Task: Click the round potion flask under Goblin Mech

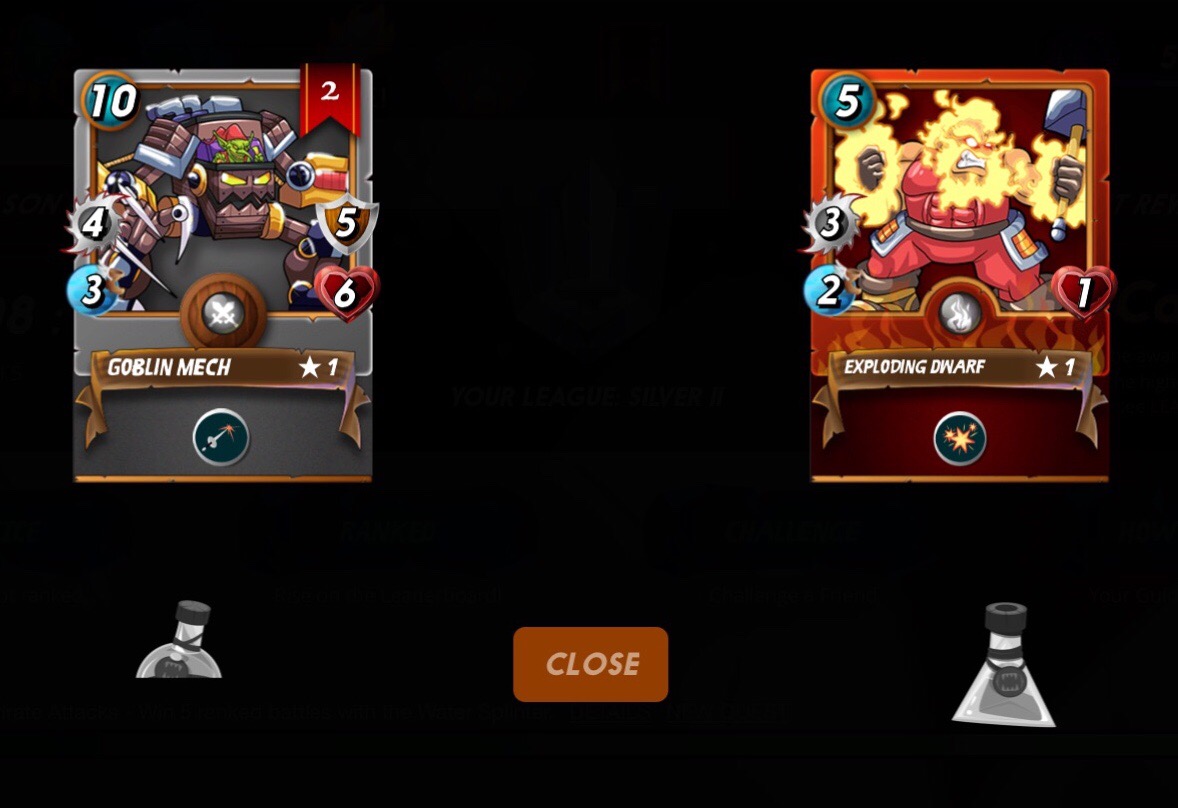Action: pyautogui.click(x=180, y=643)
